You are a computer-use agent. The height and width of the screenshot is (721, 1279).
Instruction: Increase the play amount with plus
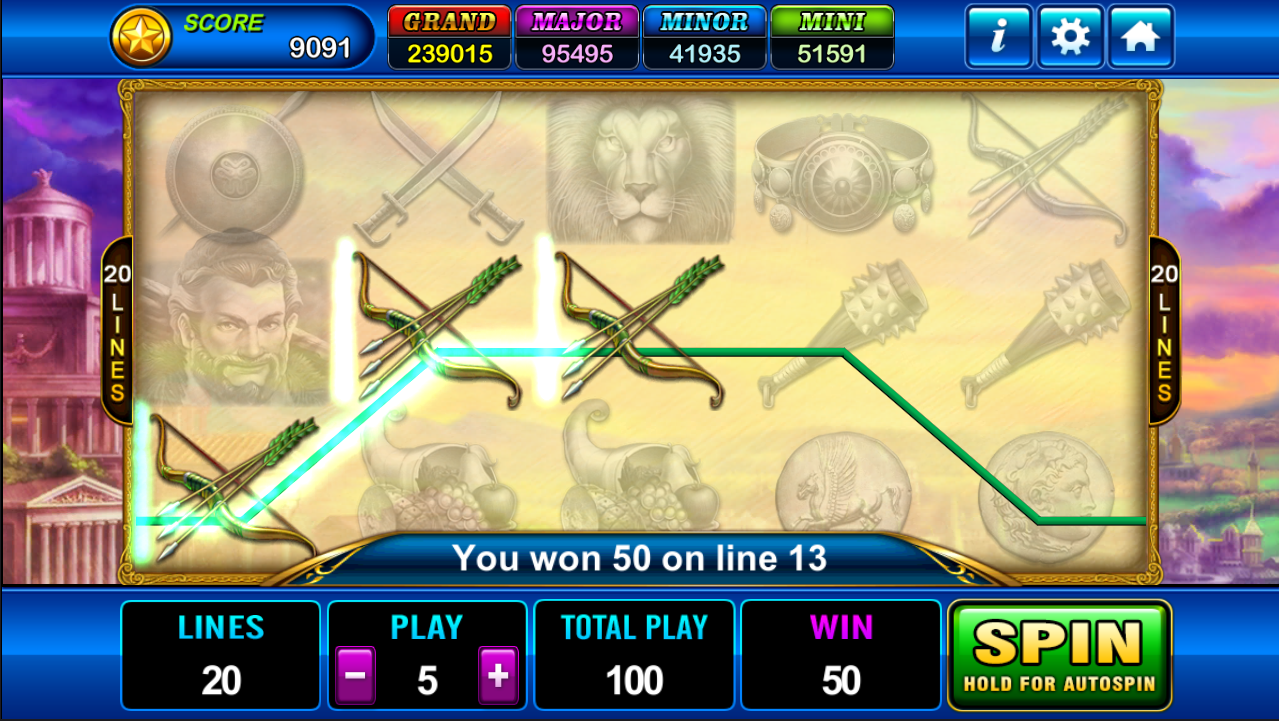[498, 676]
